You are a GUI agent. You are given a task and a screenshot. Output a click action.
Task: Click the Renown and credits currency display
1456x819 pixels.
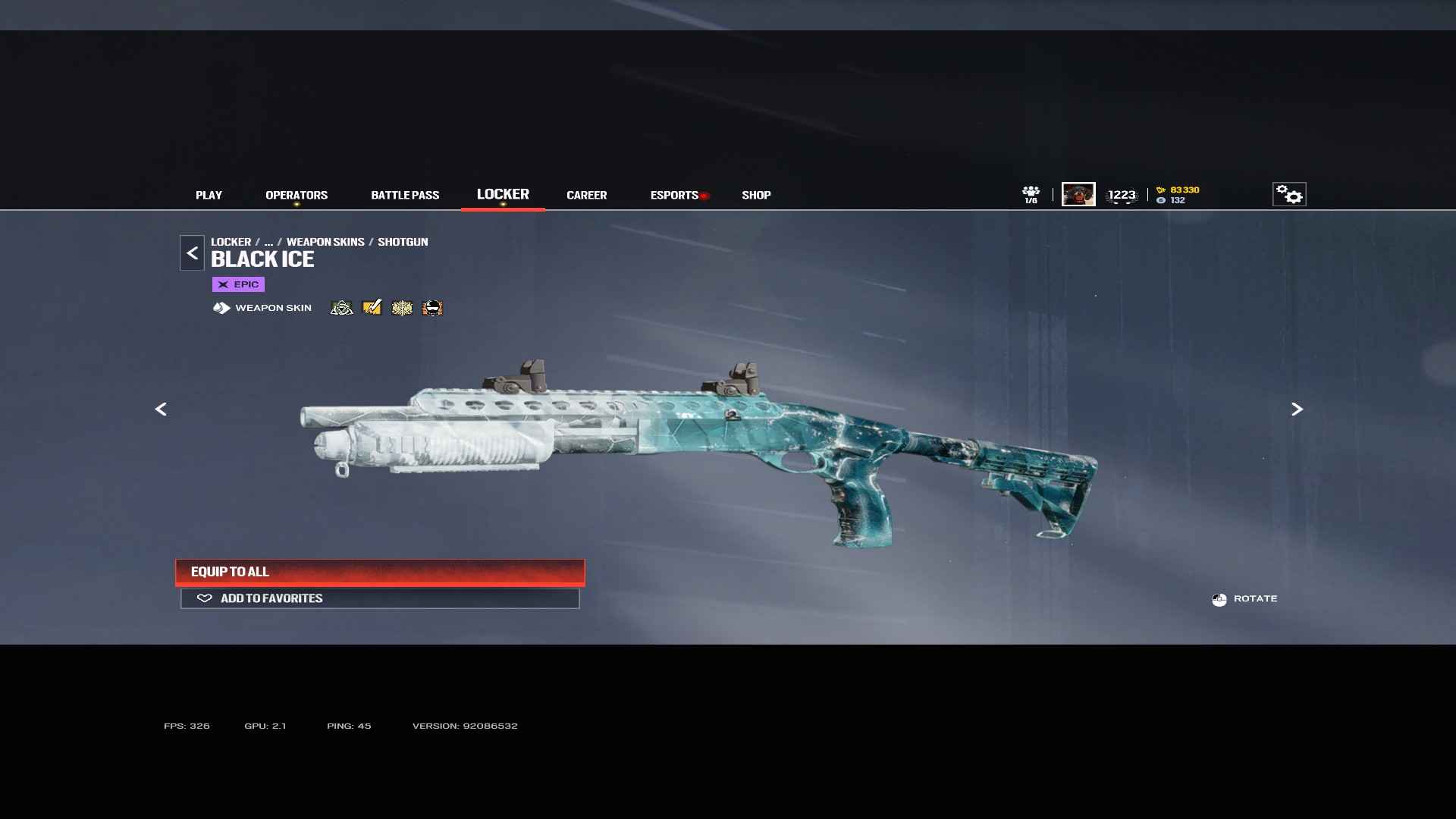pyautogui.click(x=1178, y=195)
